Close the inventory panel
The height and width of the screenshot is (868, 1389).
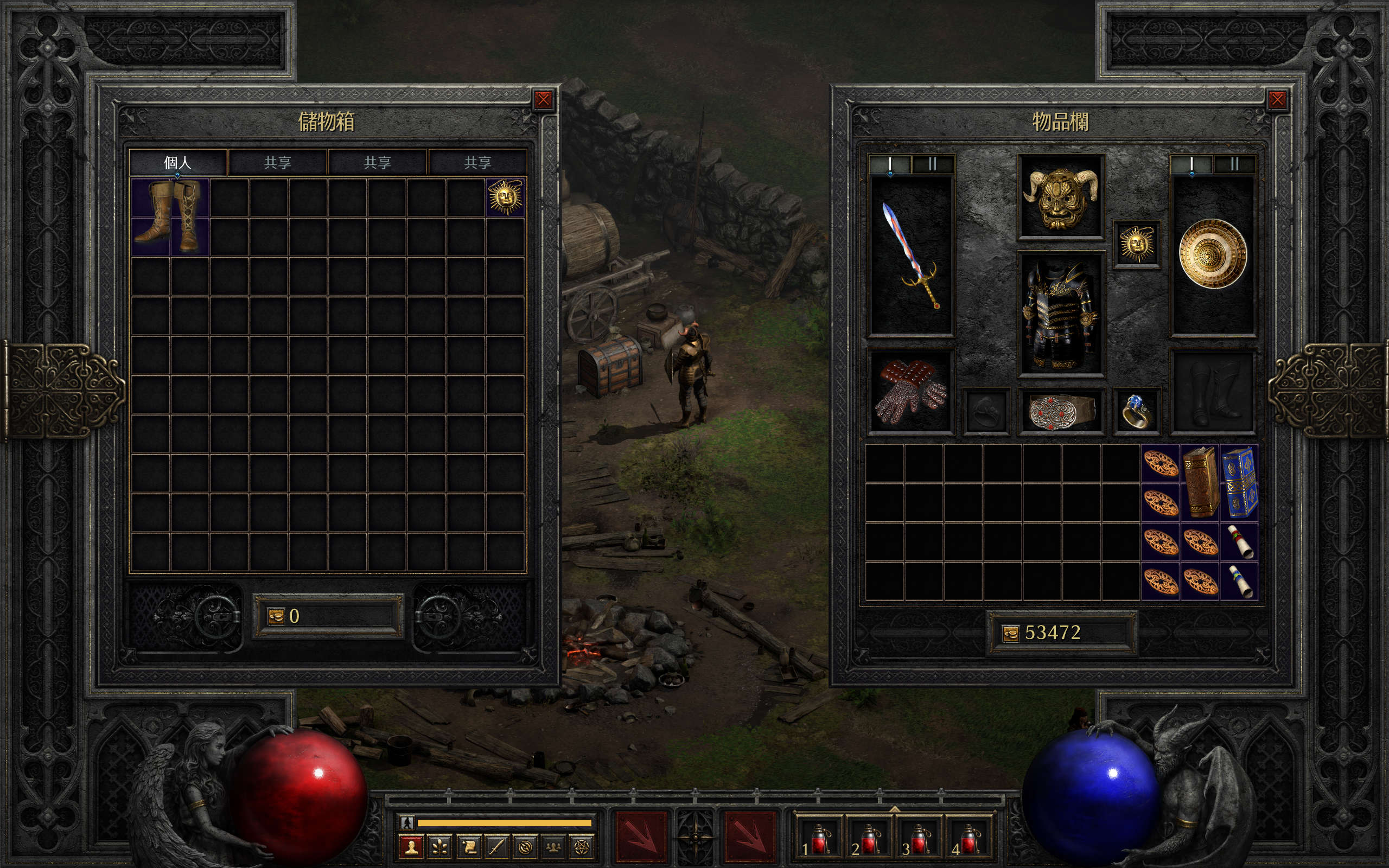[x=1277, y=100]
